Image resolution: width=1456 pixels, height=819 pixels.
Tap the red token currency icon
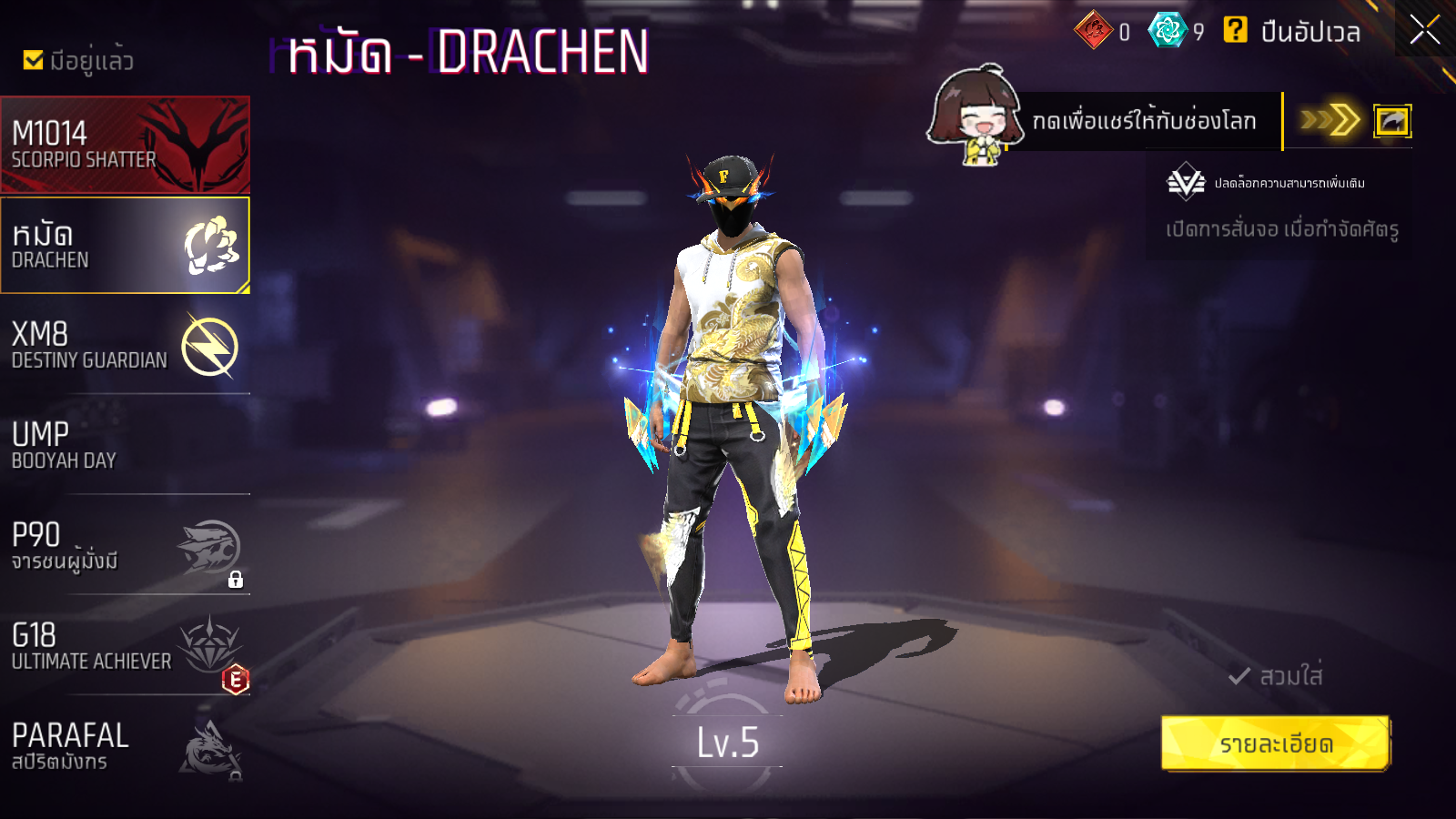coord(1093,31)
